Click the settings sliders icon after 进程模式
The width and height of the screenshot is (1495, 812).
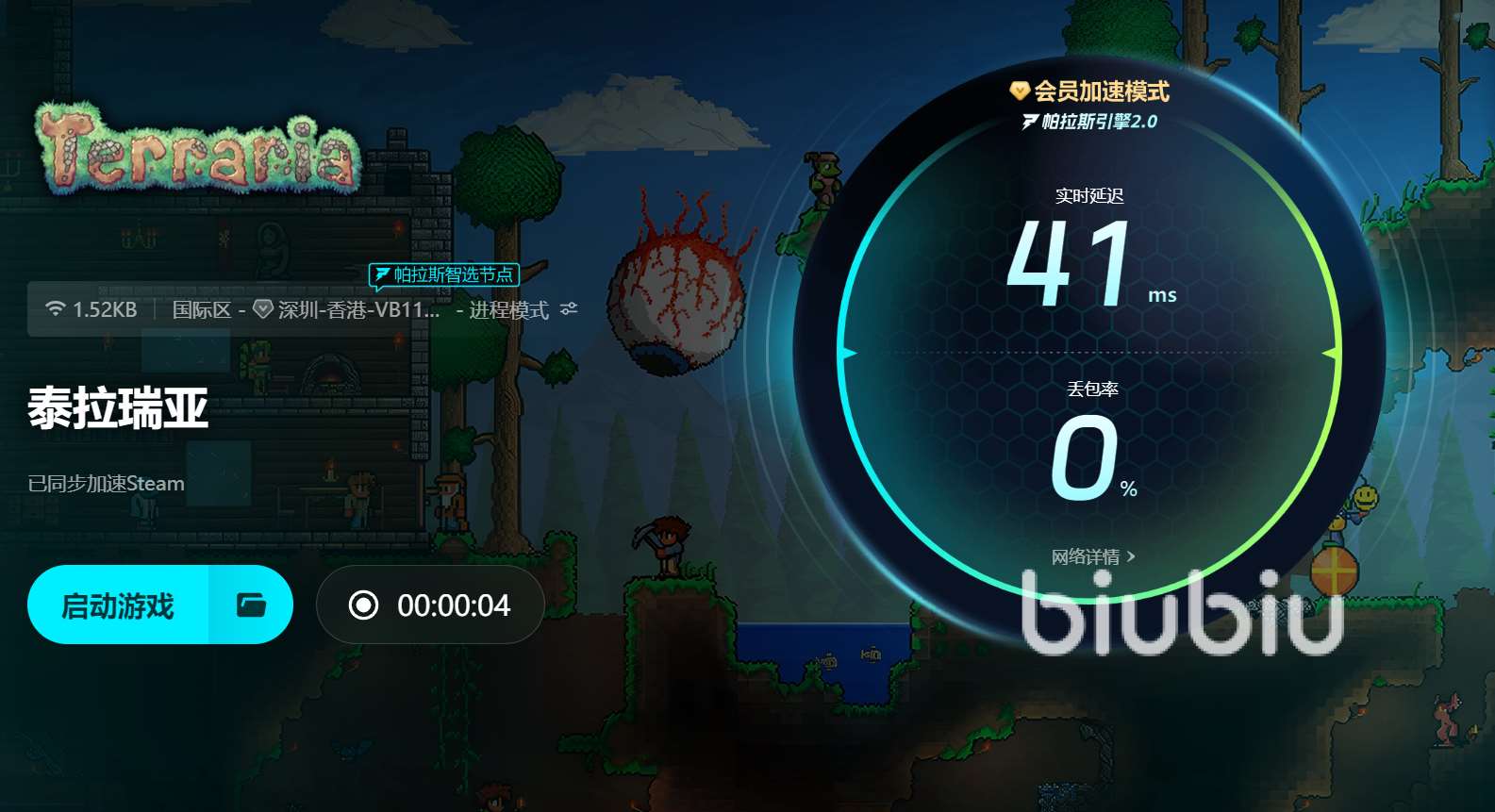(568, 308)
